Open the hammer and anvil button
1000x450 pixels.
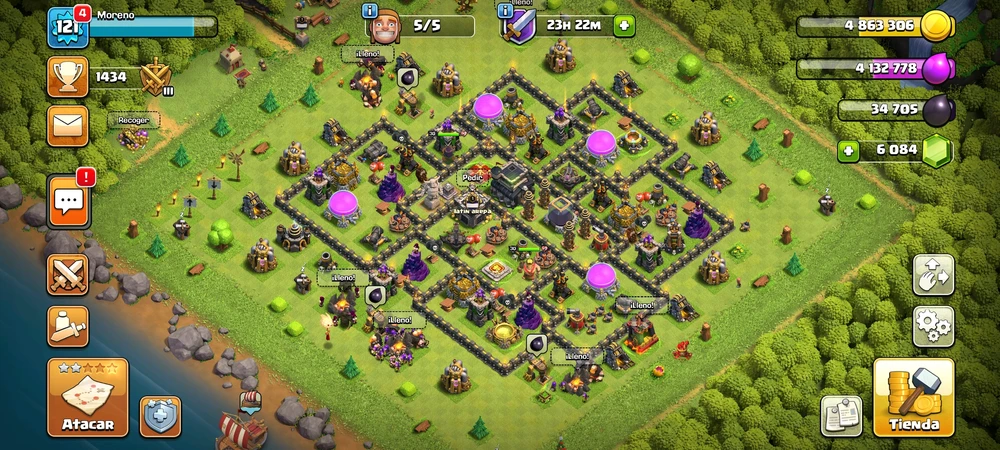coord(68,326)
